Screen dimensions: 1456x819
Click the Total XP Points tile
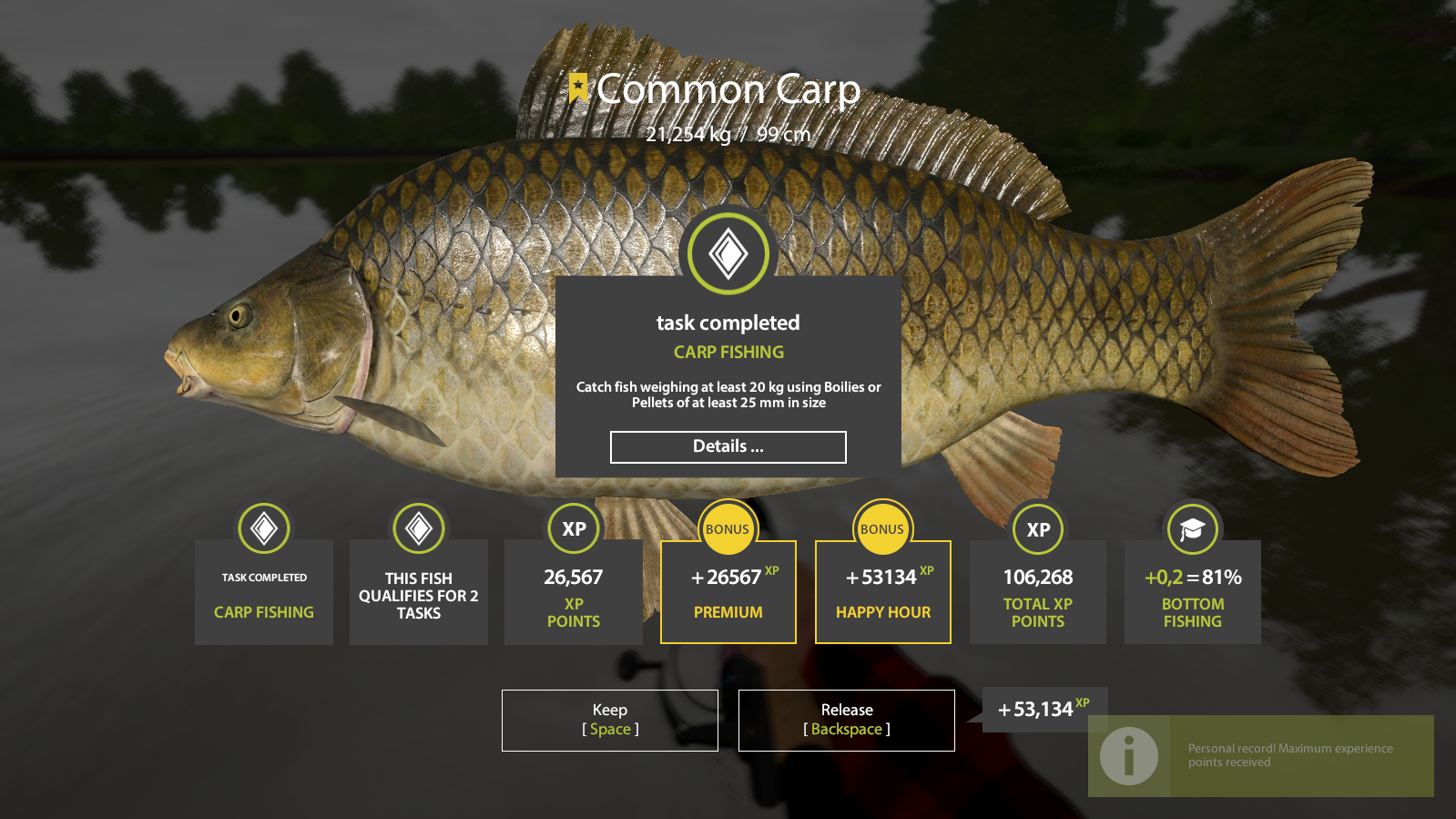[1037, 591]
